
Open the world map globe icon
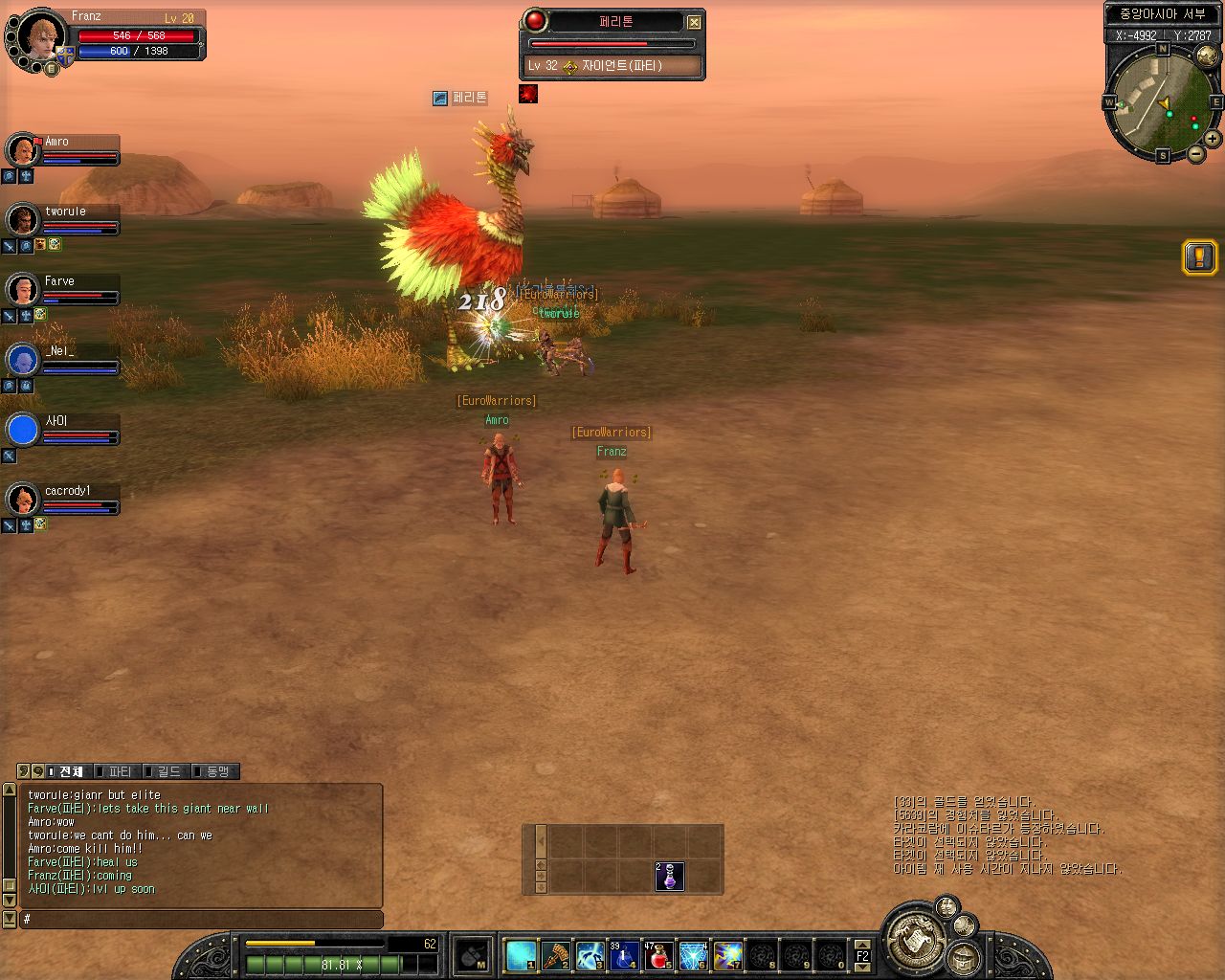(1206, 56)
